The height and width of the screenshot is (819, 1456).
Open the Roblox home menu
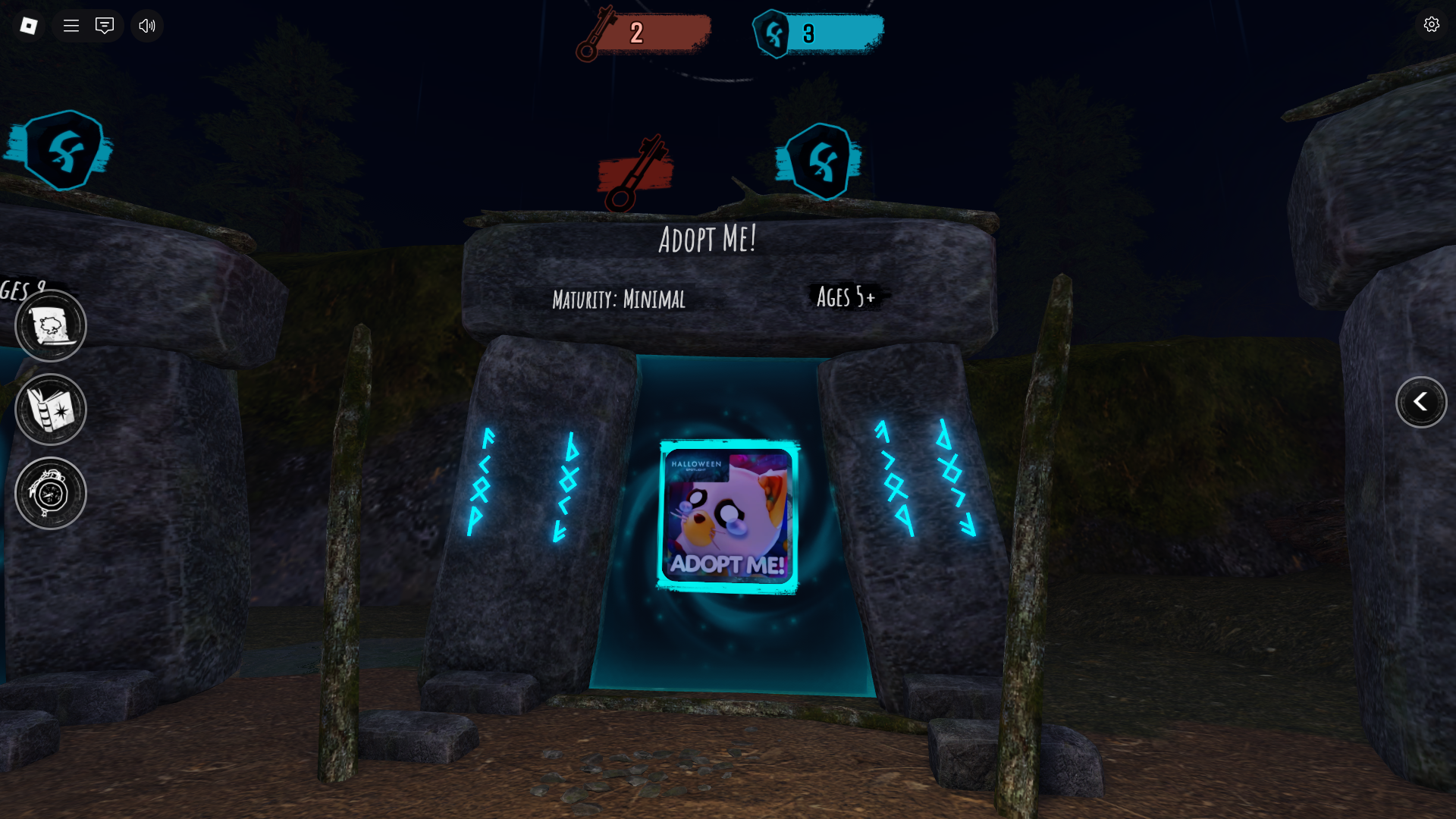(28, 26)
